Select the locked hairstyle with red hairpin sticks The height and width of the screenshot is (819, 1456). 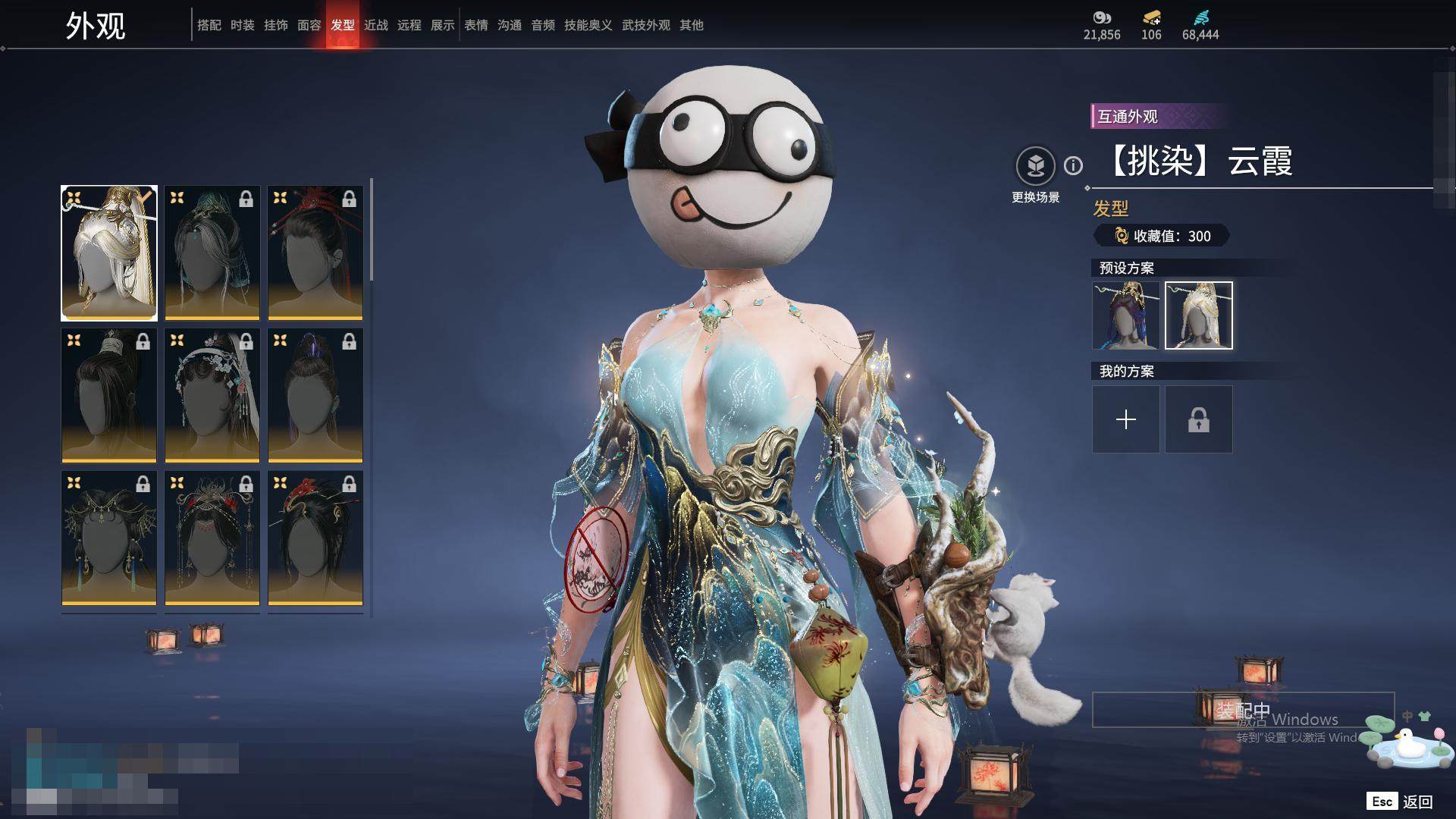tap(315, 253)
